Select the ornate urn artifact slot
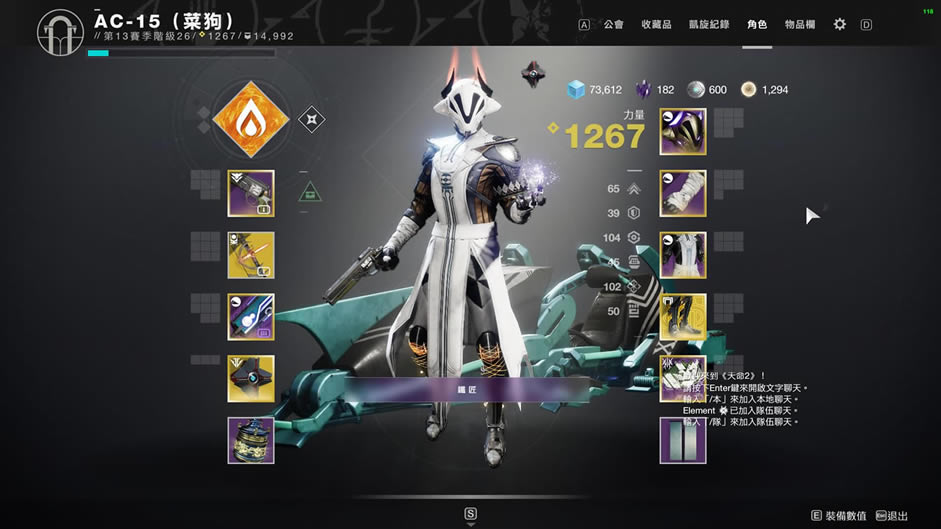 pos(251,441)
